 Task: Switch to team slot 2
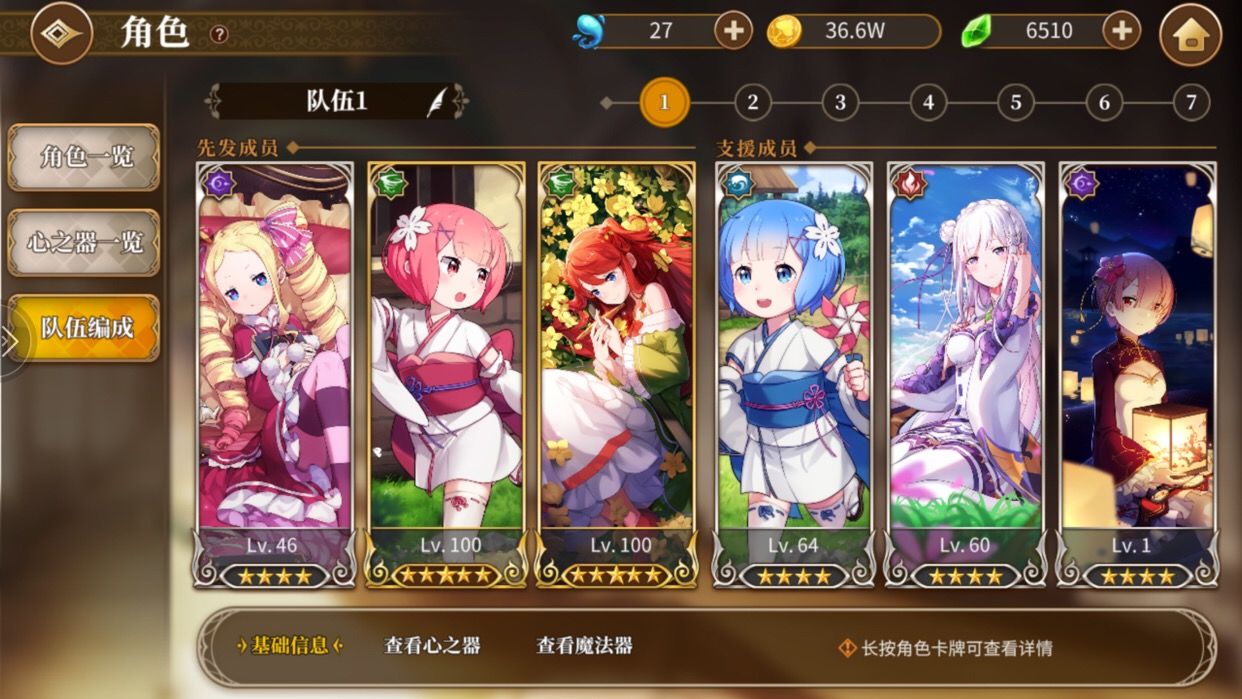tap(752, 102)
